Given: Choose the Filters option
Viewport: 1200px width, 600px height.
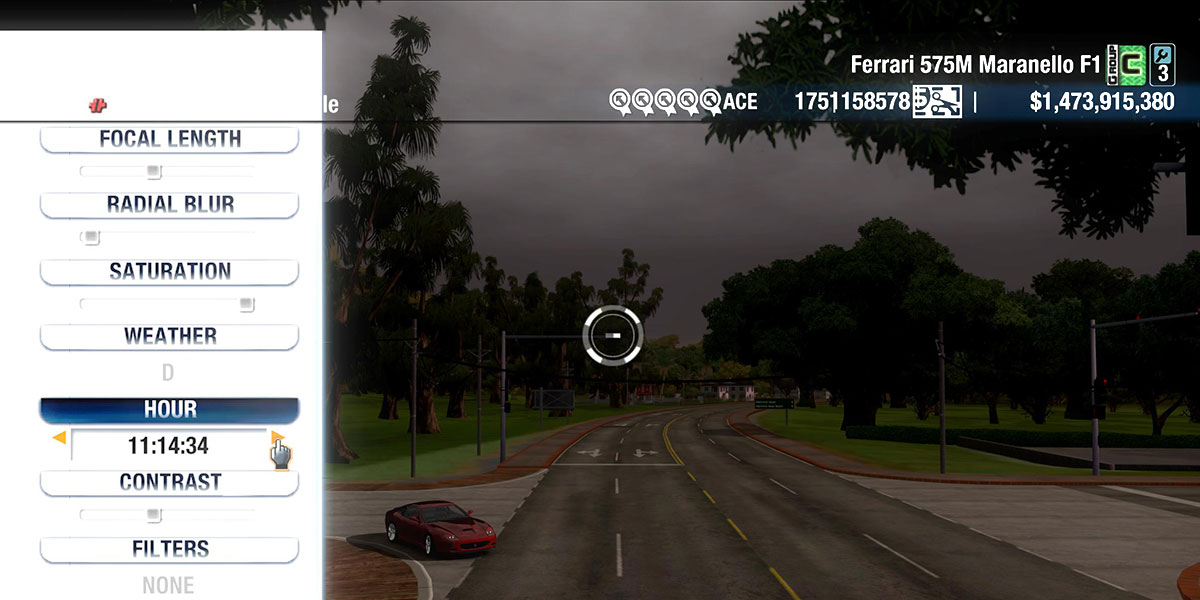Looking at the screenshot, I should (169, 549).
